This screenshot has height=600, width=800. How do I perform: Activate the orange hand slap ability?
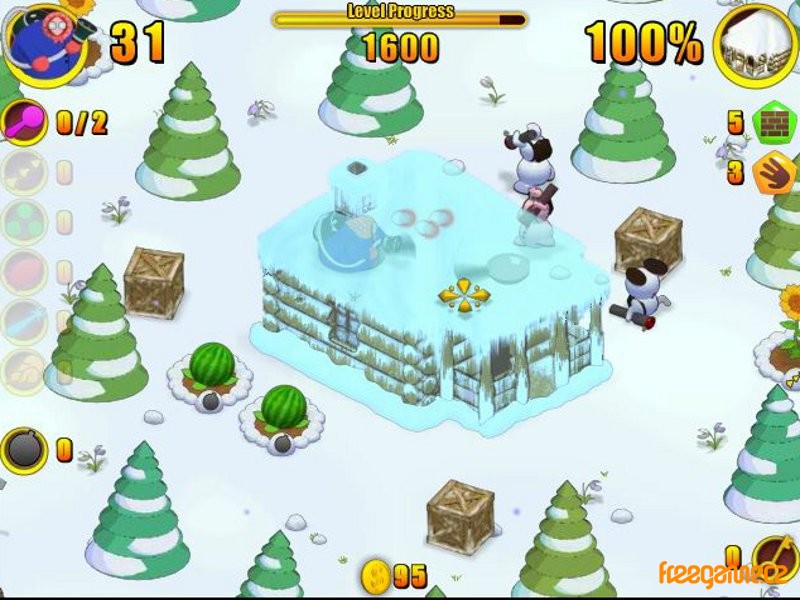[771, 172]
